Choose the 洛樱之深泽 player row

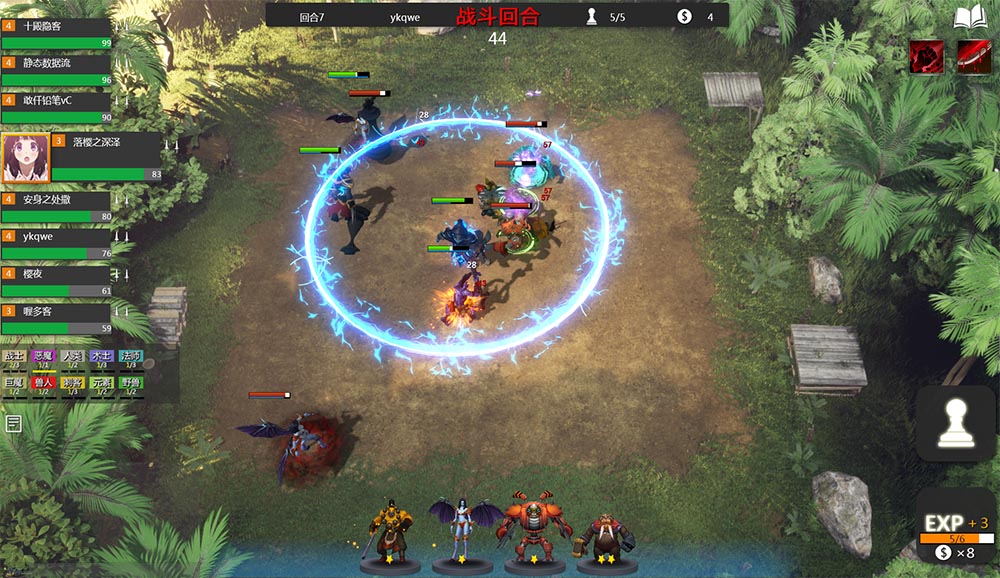click(82, 157)
